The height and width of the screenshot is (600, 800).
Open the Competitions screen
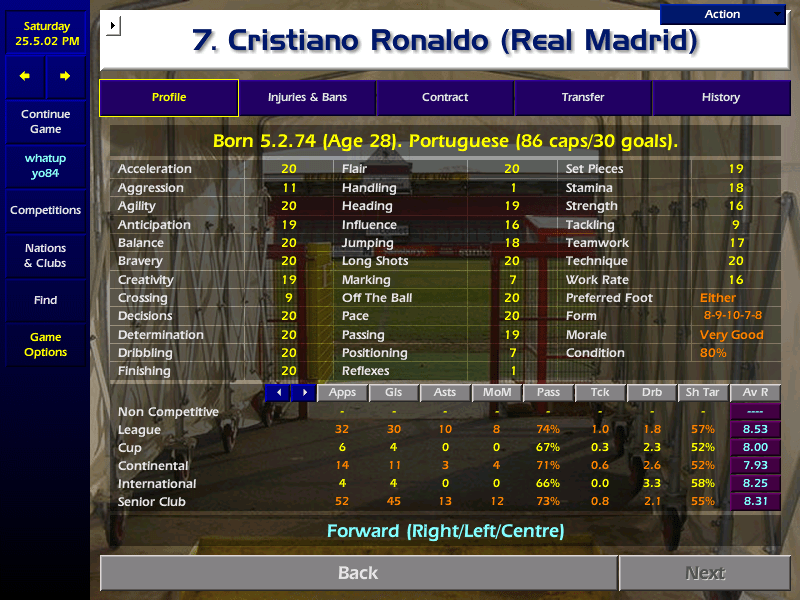click(45, 211)
